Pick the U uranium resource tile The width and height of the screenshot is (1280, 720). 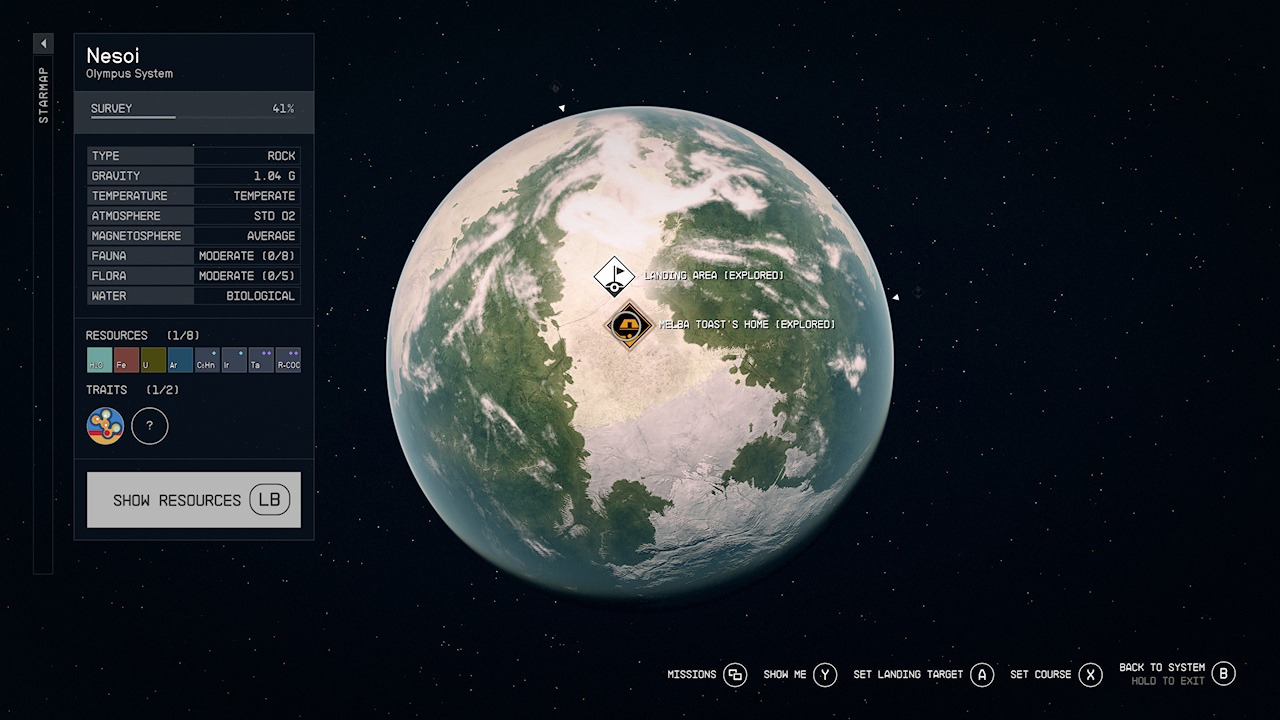tap(153, 360)
